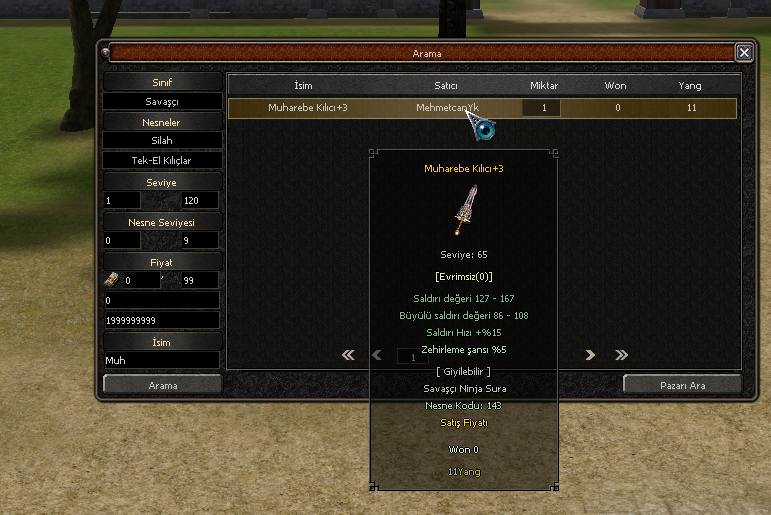
Task: Focus the İsim name field containing Muh
Action: 162,359
